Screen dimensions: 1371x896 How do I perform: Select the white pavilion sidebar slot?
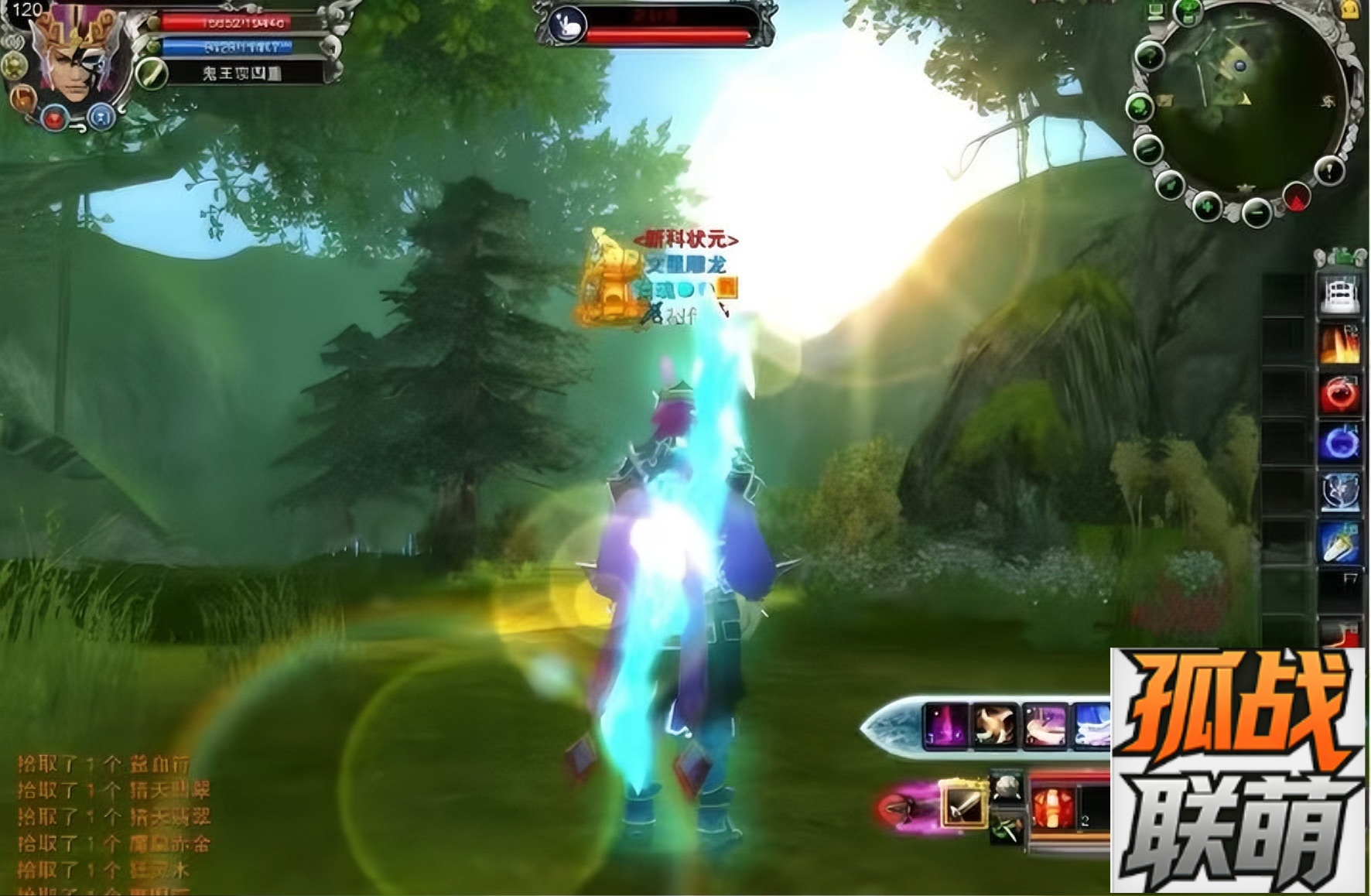(x=1340, y=294)
